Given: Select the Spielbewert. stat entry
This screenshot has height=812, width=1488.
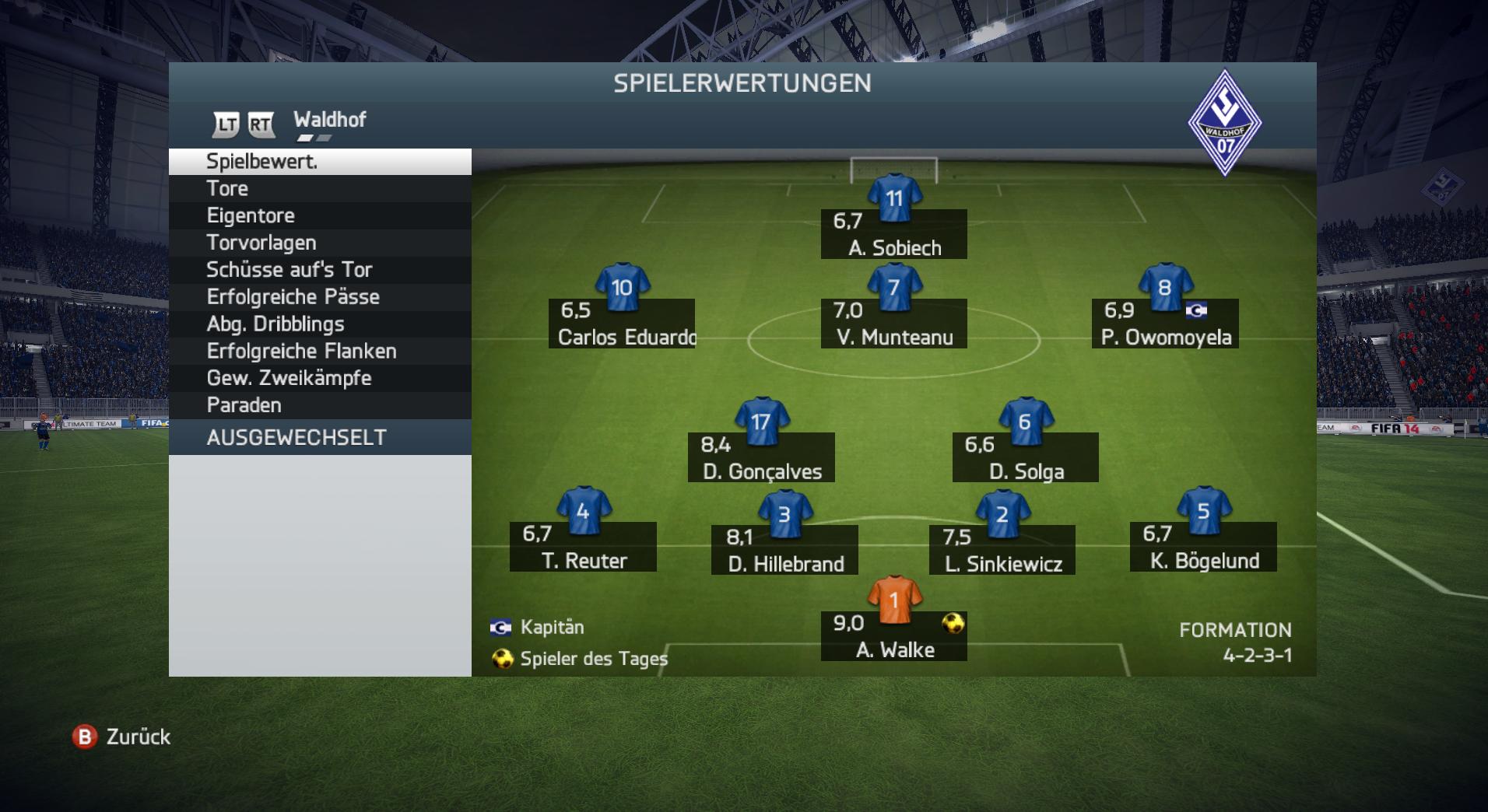Looking at the screenshot, I should (319, 162).
